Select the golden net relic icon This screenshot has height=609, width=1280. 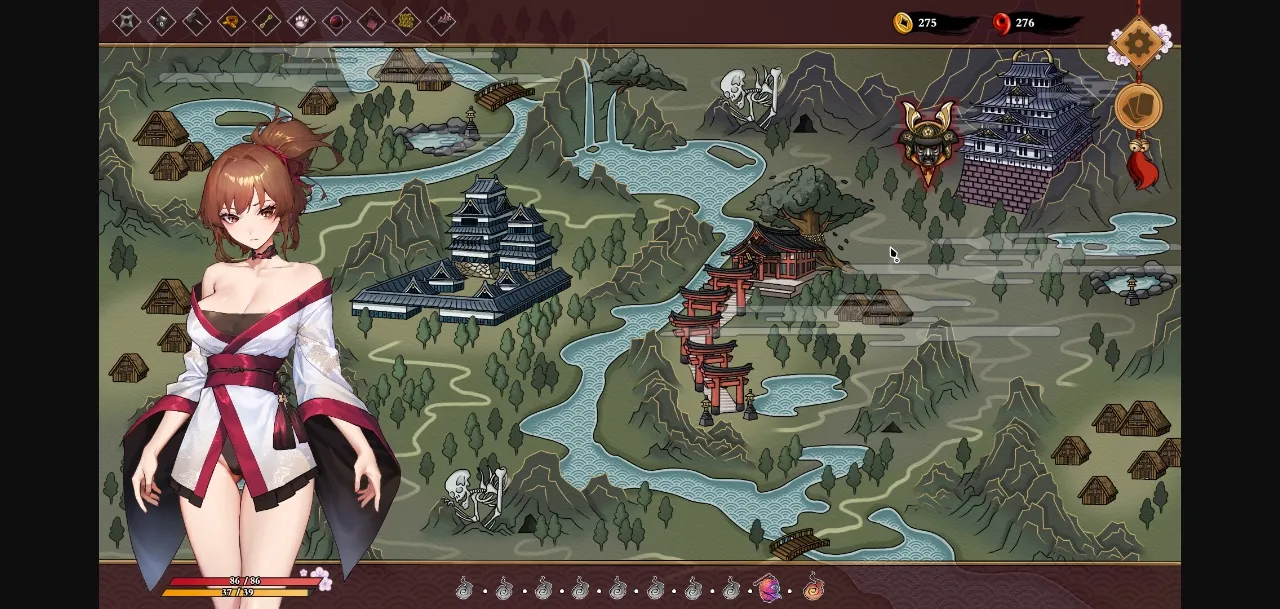pos(406,21)
